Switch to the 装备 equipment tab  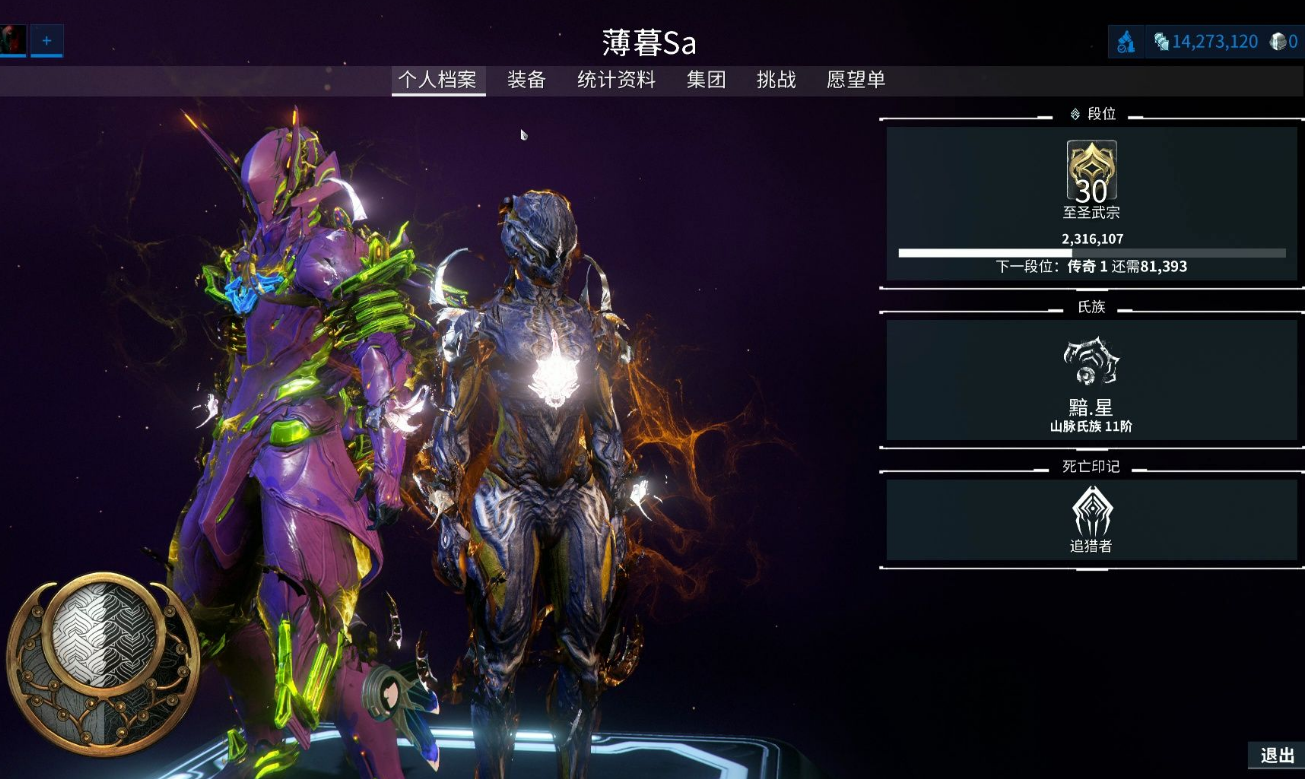(x=524, y=80)
